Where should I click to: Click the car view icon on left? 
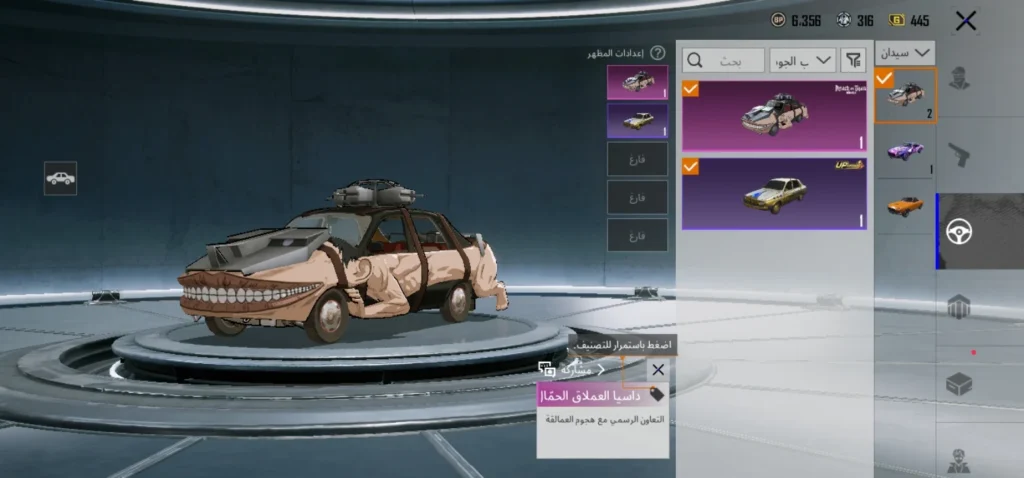coord(60,178)
